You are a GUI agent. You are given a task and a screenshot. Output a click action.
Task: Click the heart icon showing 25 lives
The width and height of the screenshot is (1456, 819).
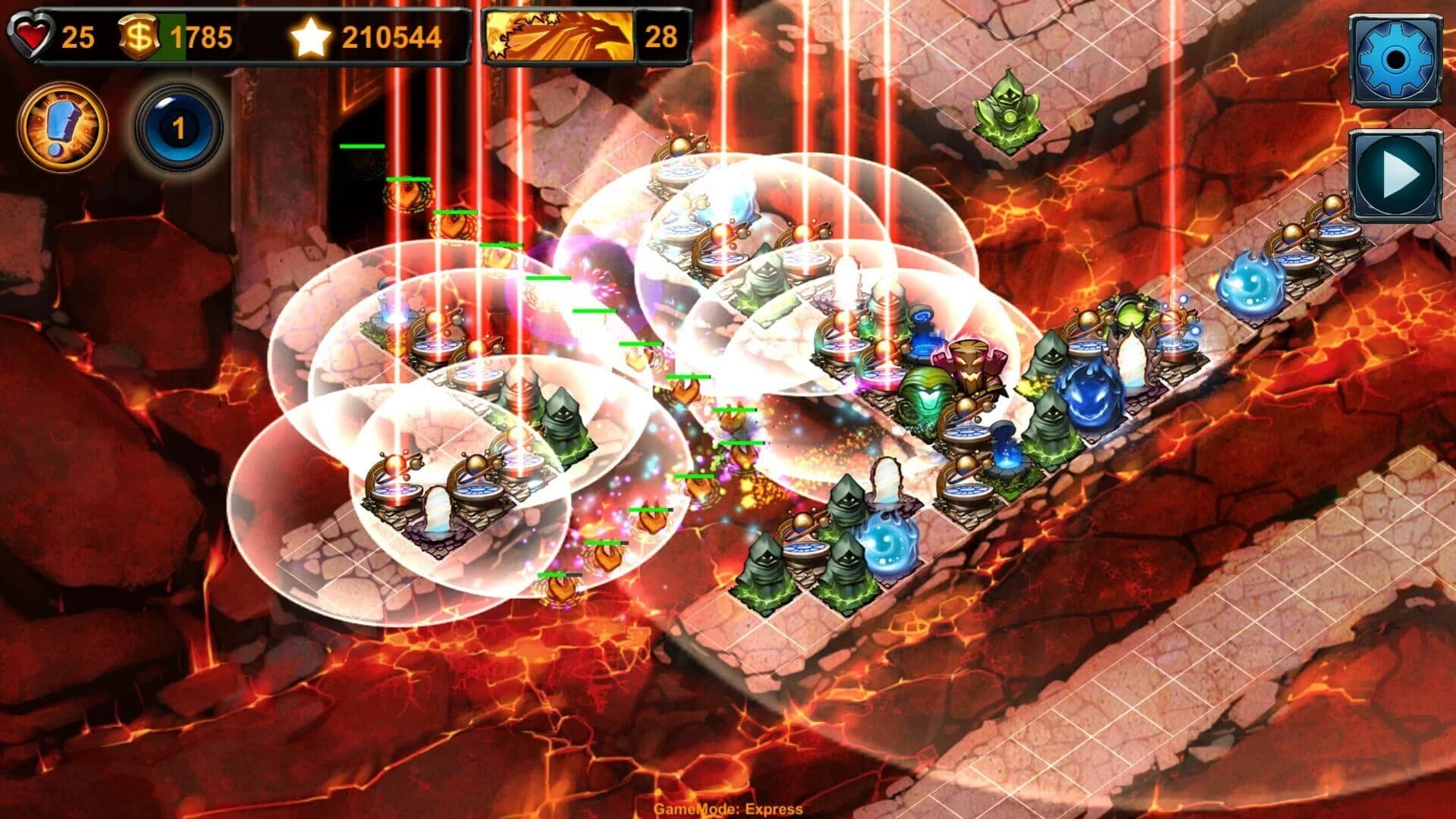(32, 34)
